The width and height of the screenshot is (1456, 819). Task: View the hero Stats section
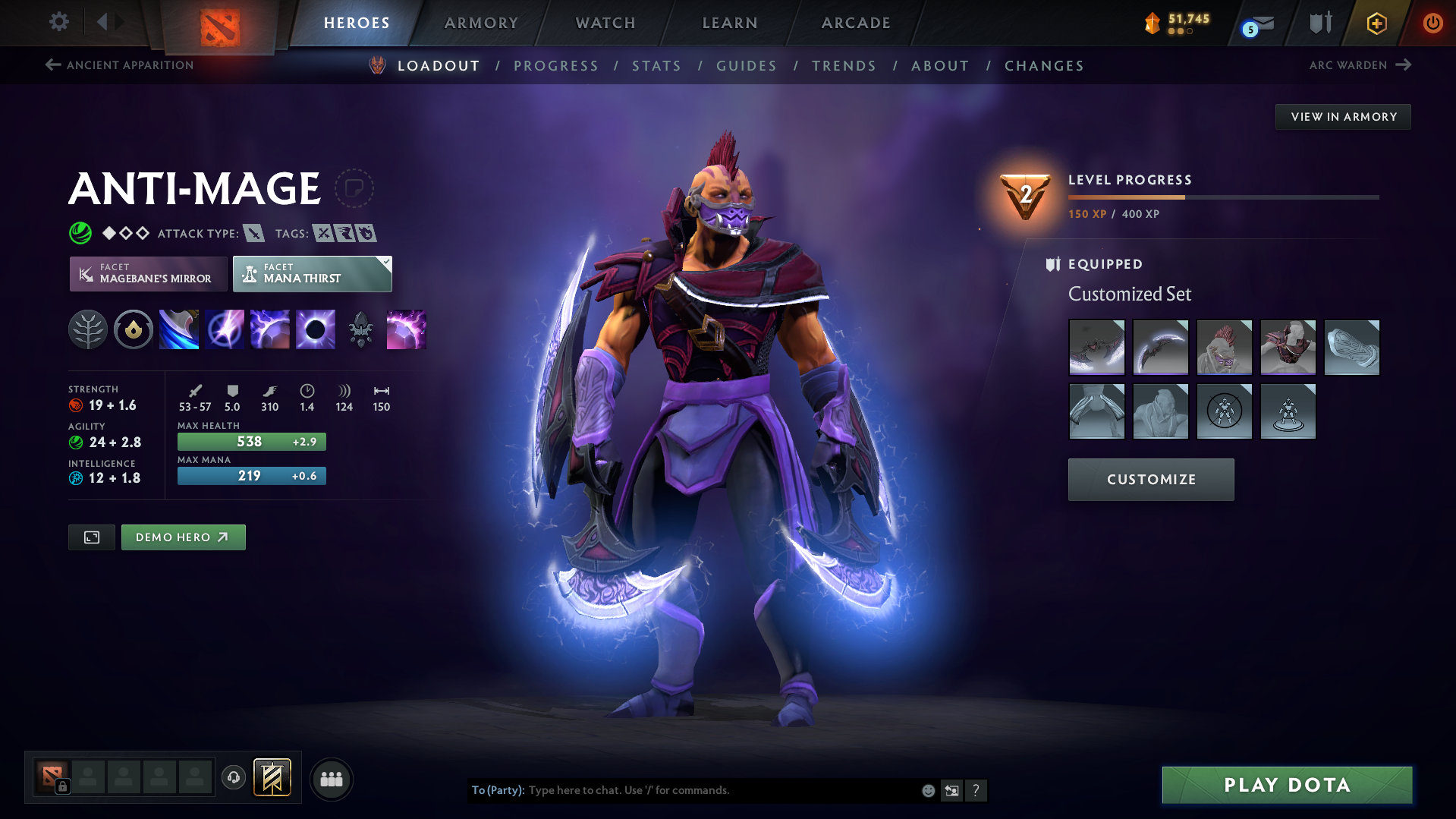[x=656, y=66]
